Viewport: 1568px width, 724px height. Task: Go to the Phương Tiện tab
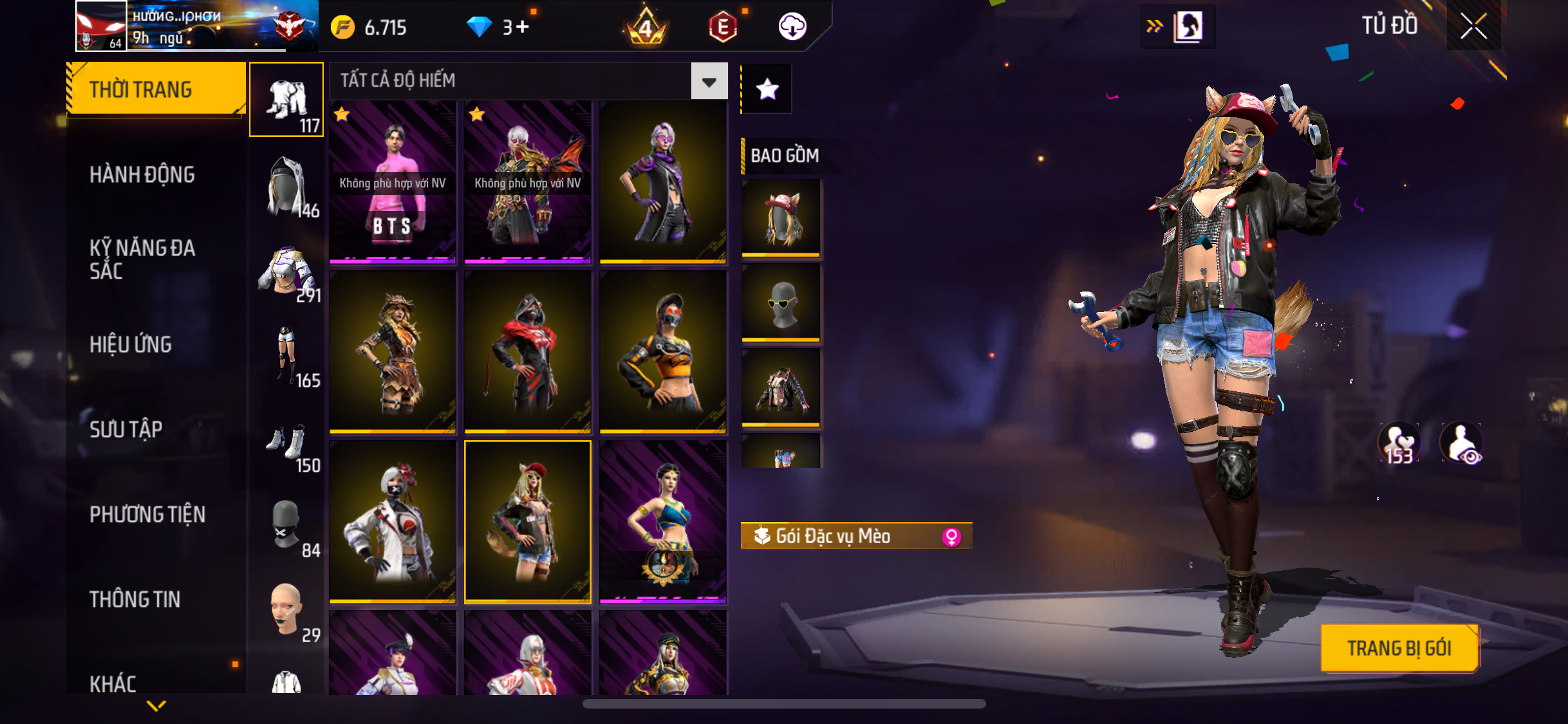(x=147, y=514)
